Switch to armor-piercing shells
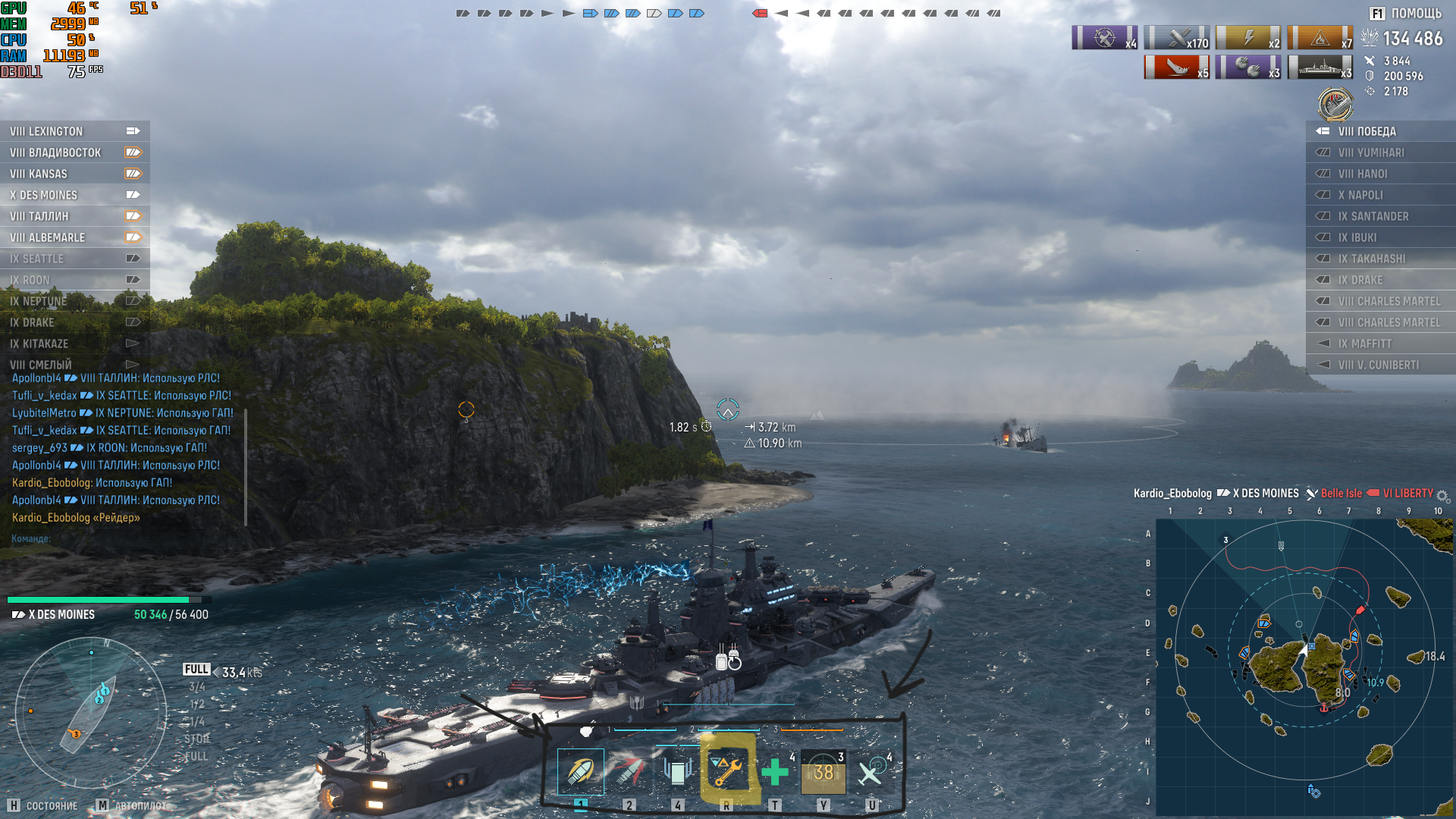Viewport: 1456px width, 819px height. tap(629, 772)
